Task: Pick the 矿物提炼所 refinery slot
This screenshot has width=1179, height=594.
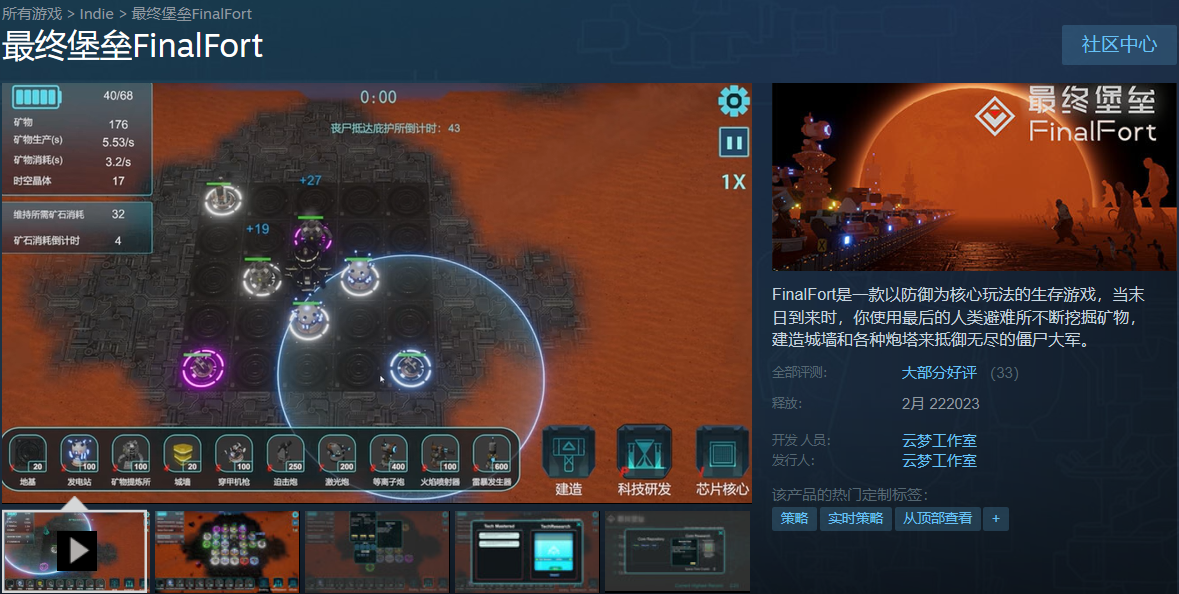Action: (131, 455)
